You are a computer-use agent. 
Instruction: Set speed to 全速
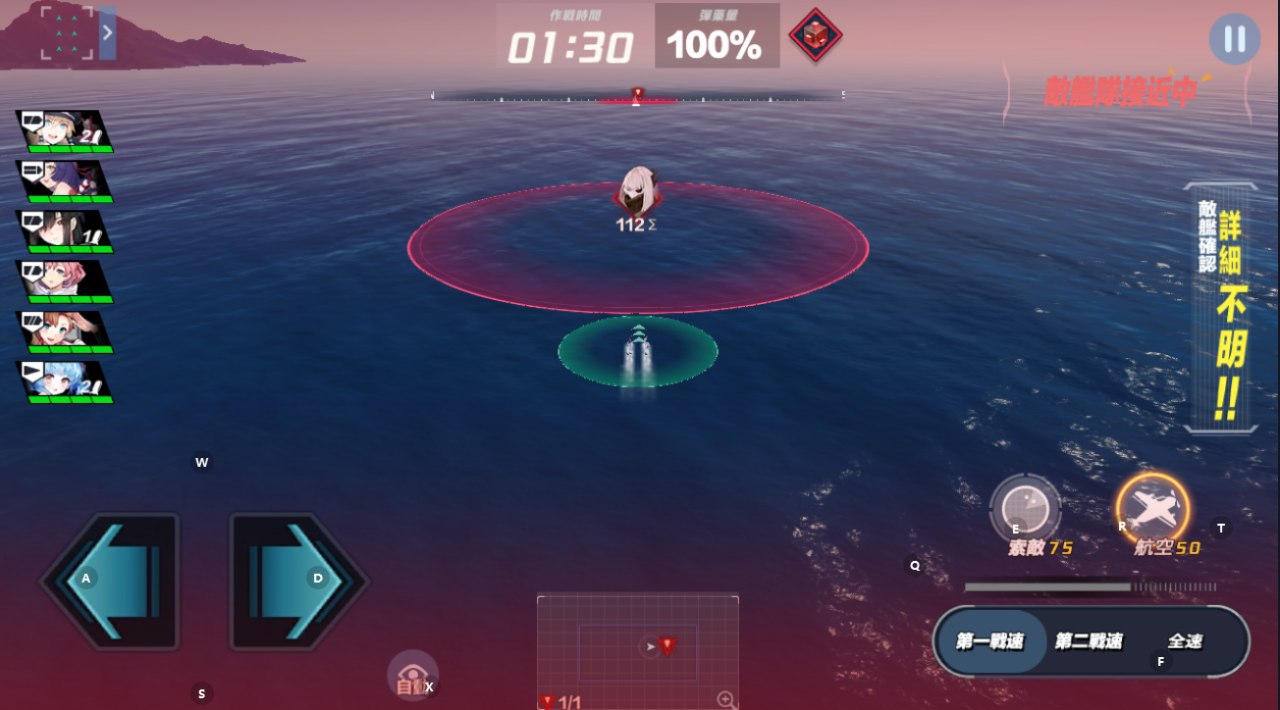tap(1185, 641)
